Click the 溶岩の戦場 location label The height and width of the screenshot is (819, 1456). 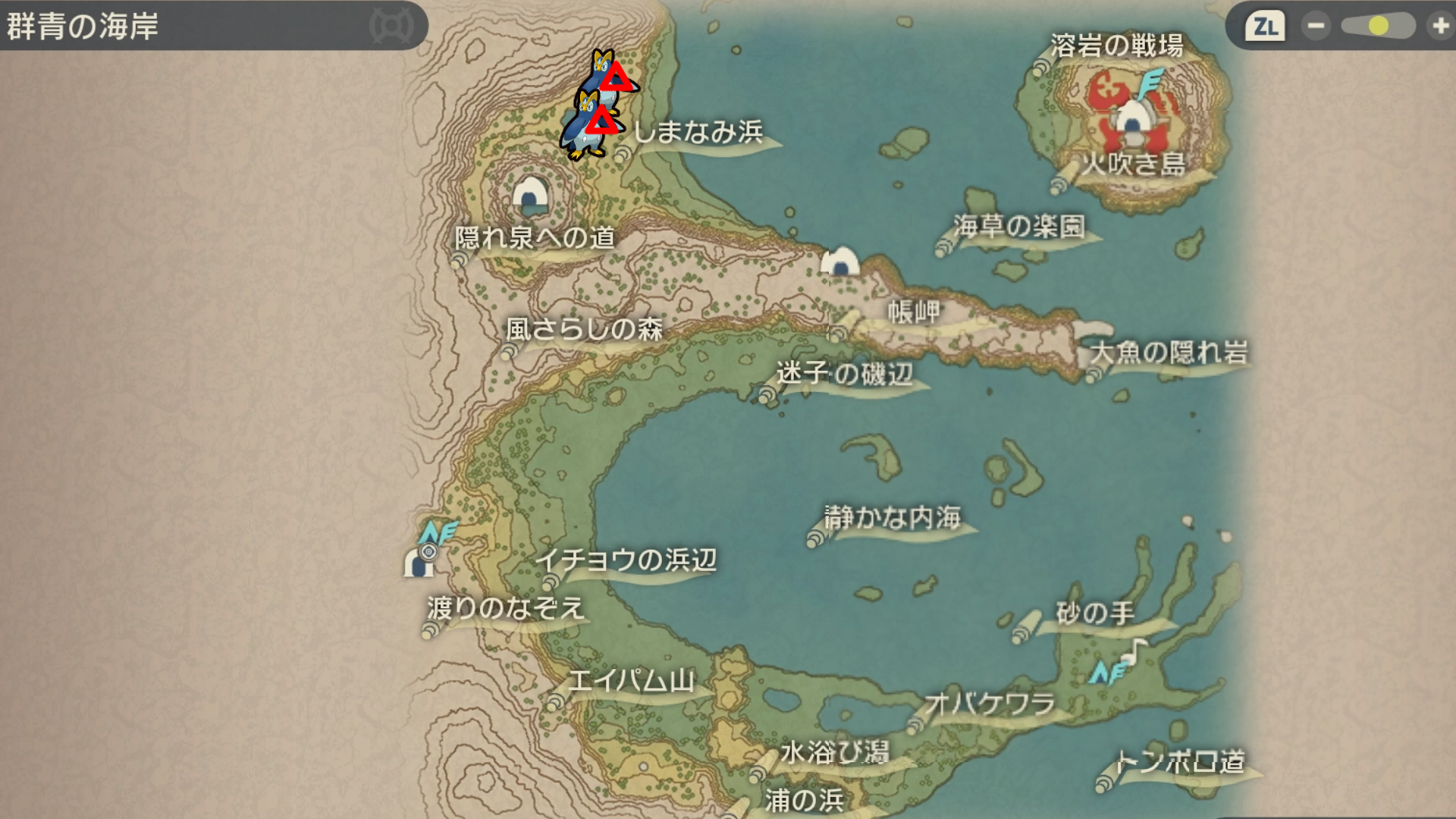[x=1116, y=46]
